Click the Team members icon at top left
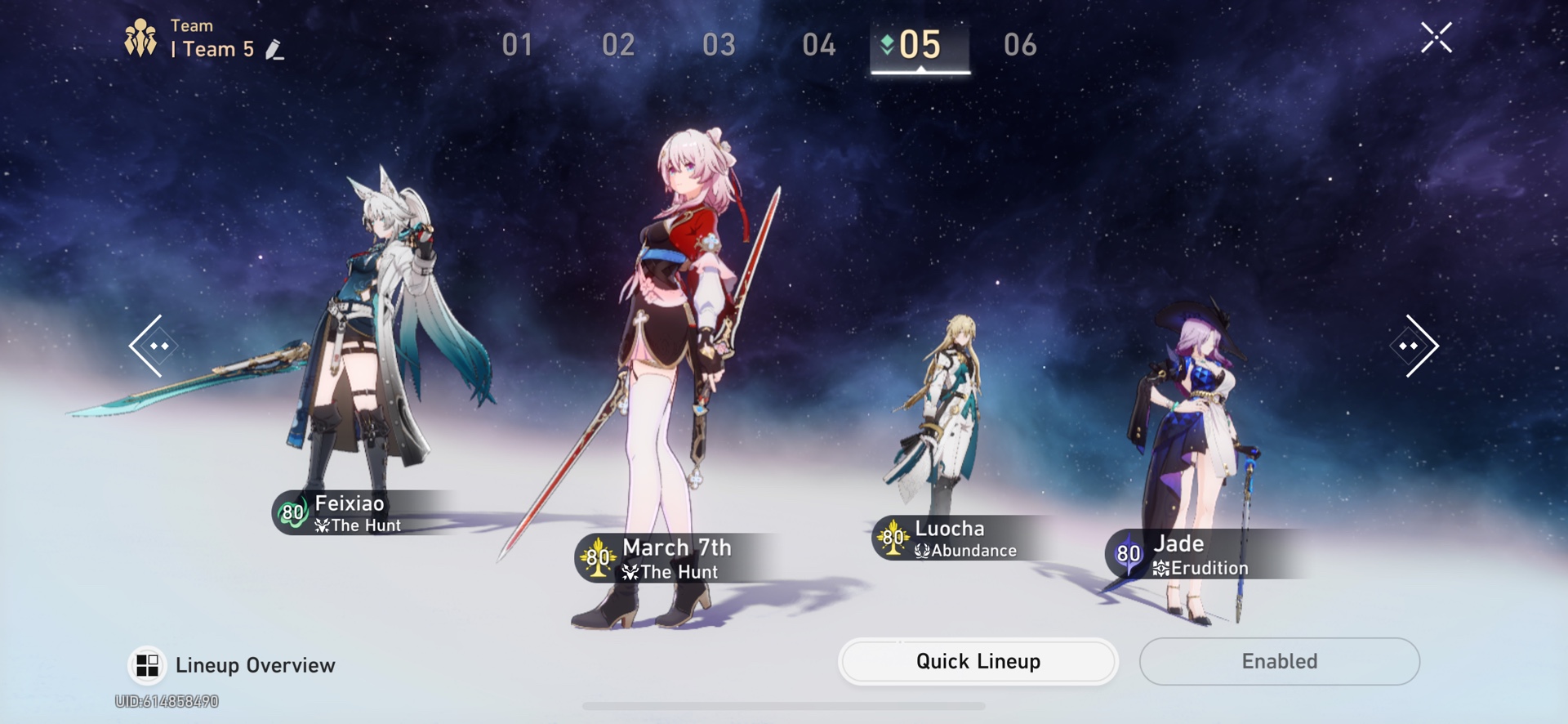This screenshot has width=1568, height=724. tap(140, 36)
